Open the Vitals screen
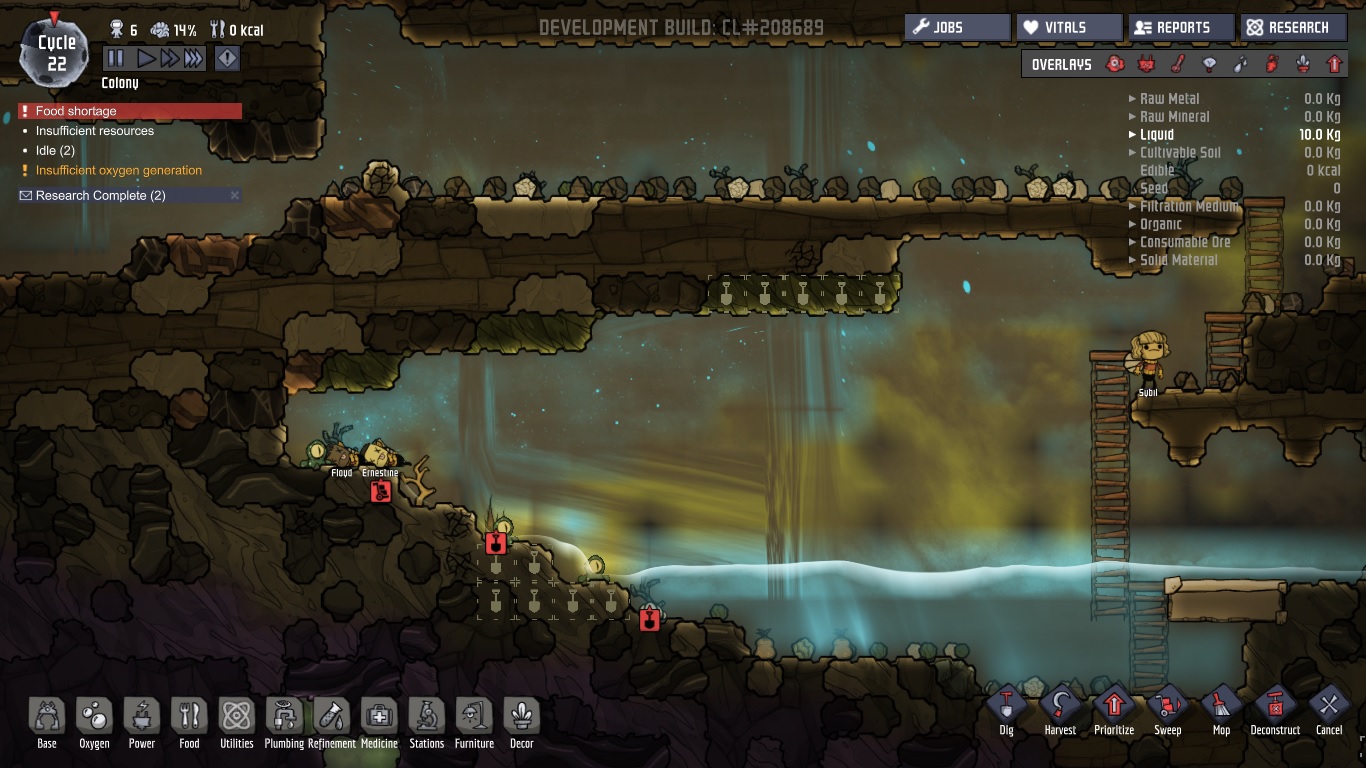1366x768 pixels. [x=1069, y=27]
